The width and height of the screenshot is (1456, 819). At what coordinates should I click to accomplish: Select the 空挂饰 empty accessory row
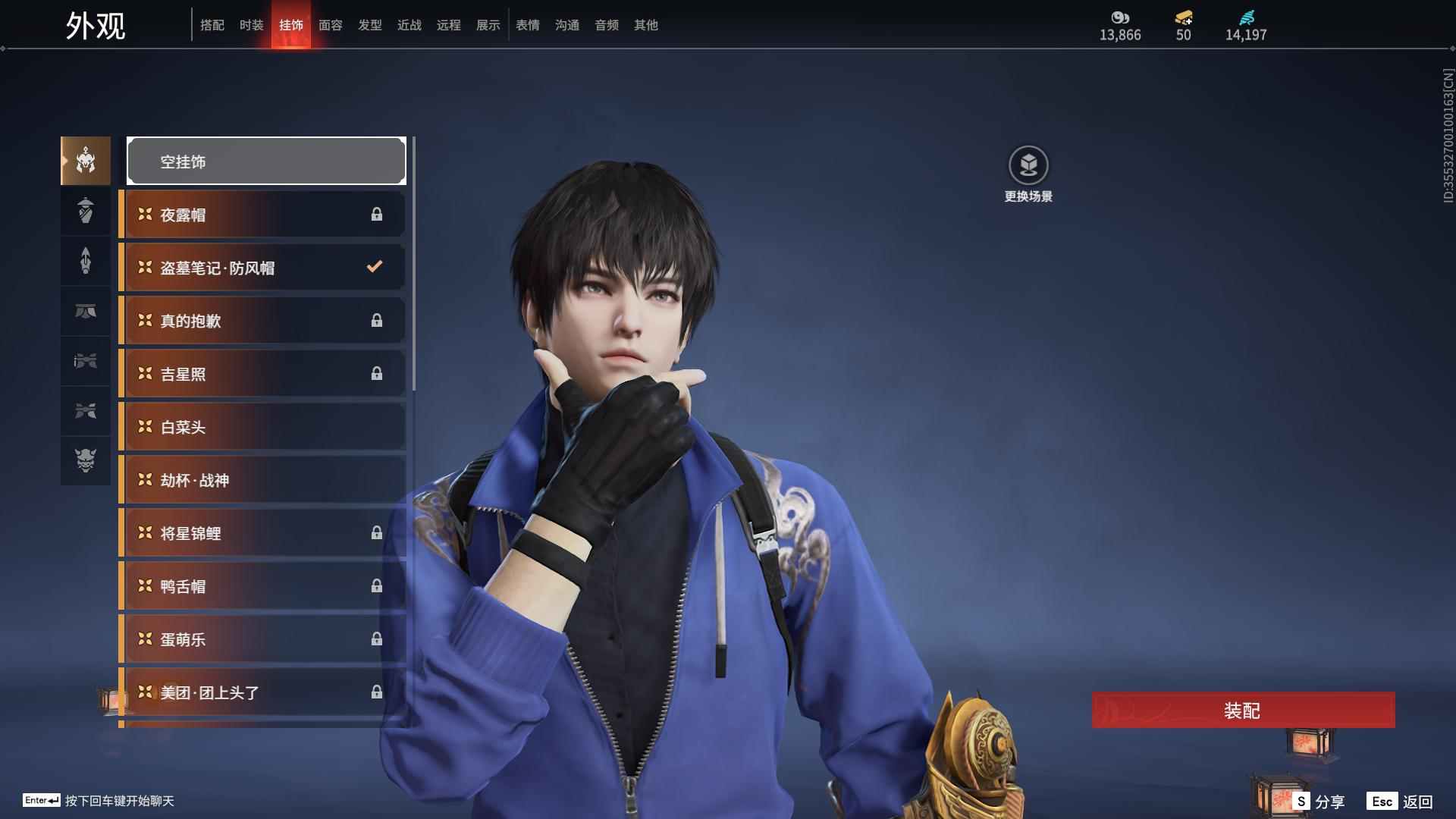[266, 162]
